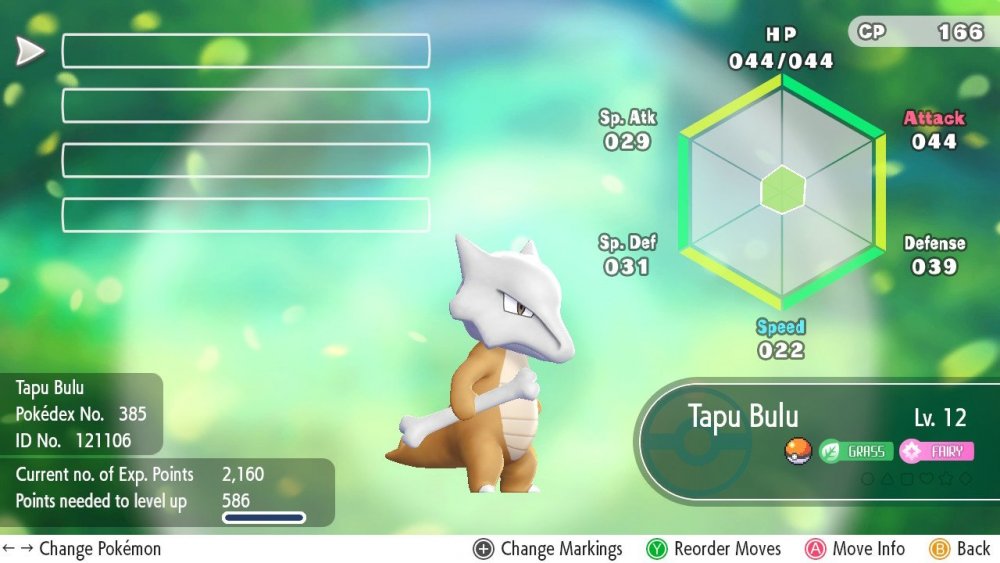
Task: Select the move slot marked by the arrow cursor
Action: pyautogui.click(x=246, y=51)
